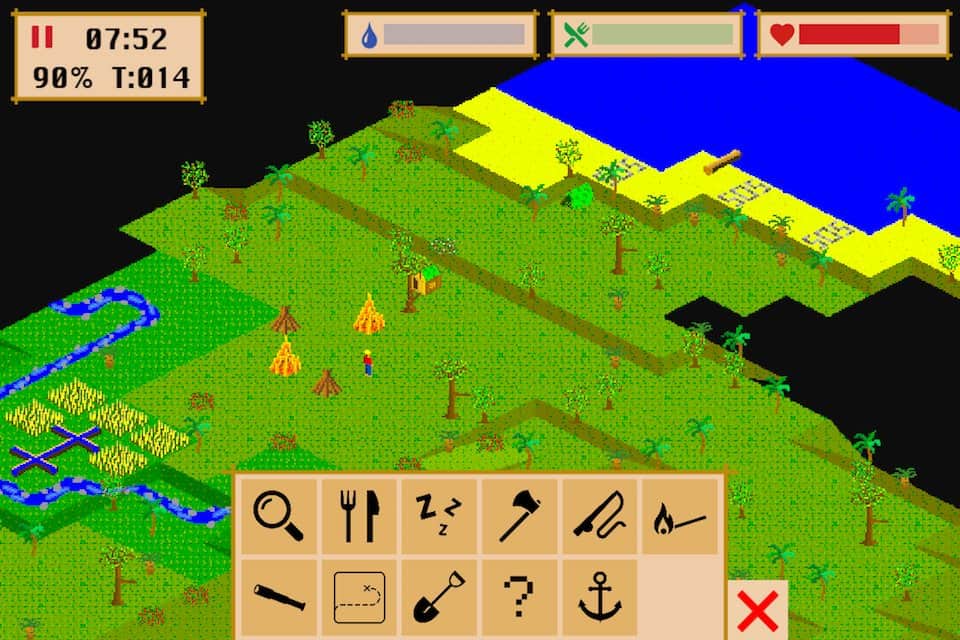Open the treasure map icon
Image resolution: width=960 pixels, height=640 pixels.
tap(359, 597)
